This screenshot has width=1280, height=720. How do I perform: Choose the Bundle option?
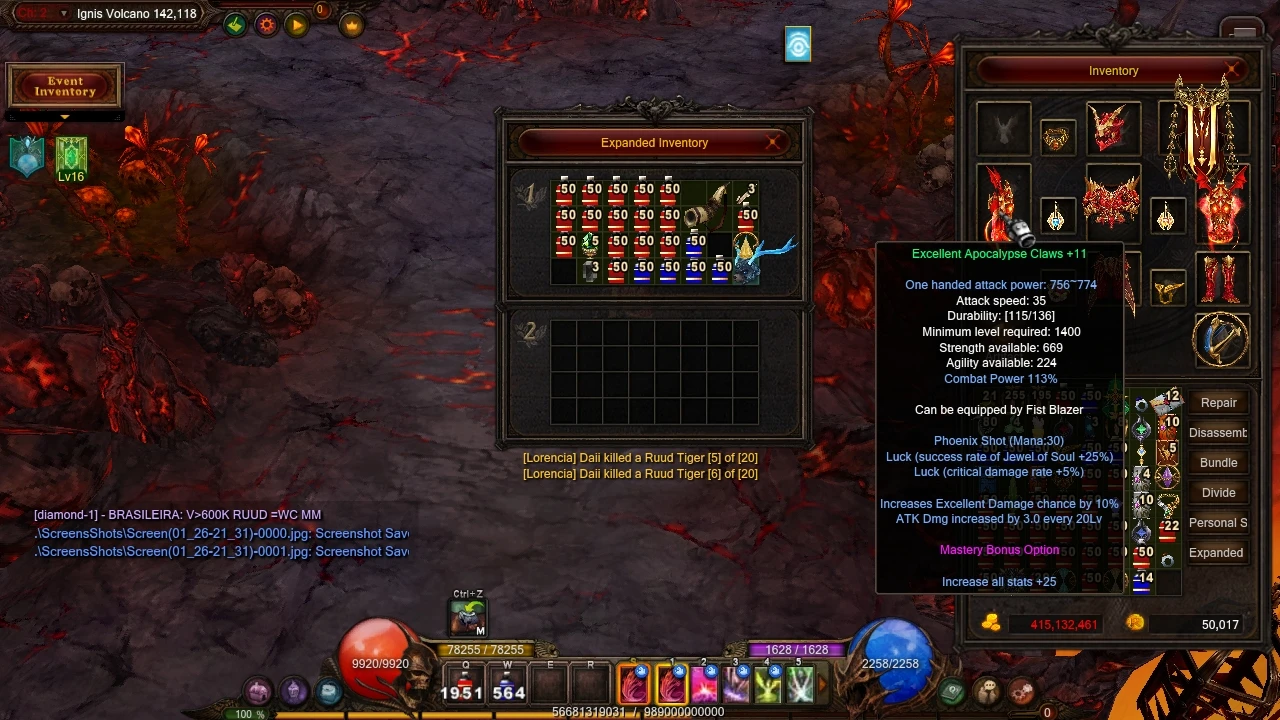[1218, 463]
